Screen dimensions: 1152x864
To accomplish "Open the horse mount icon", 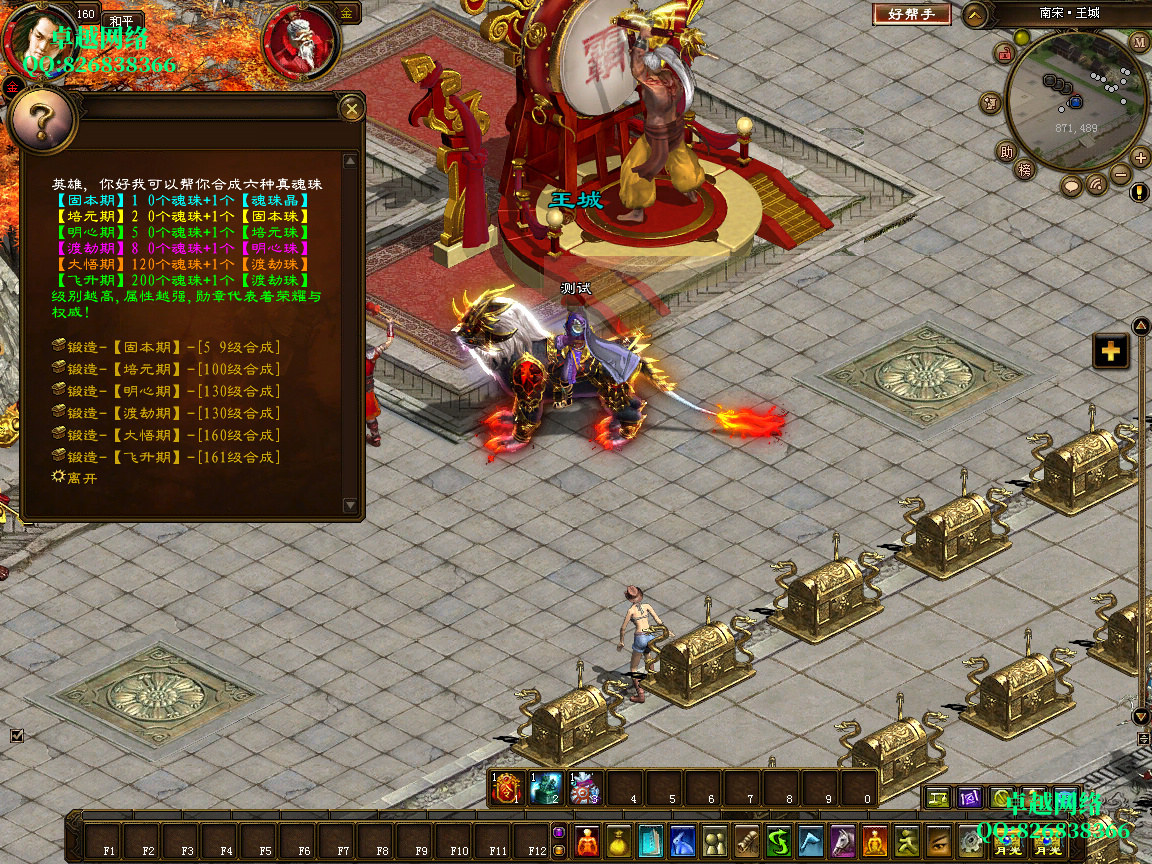I will [x=843, y=841].
